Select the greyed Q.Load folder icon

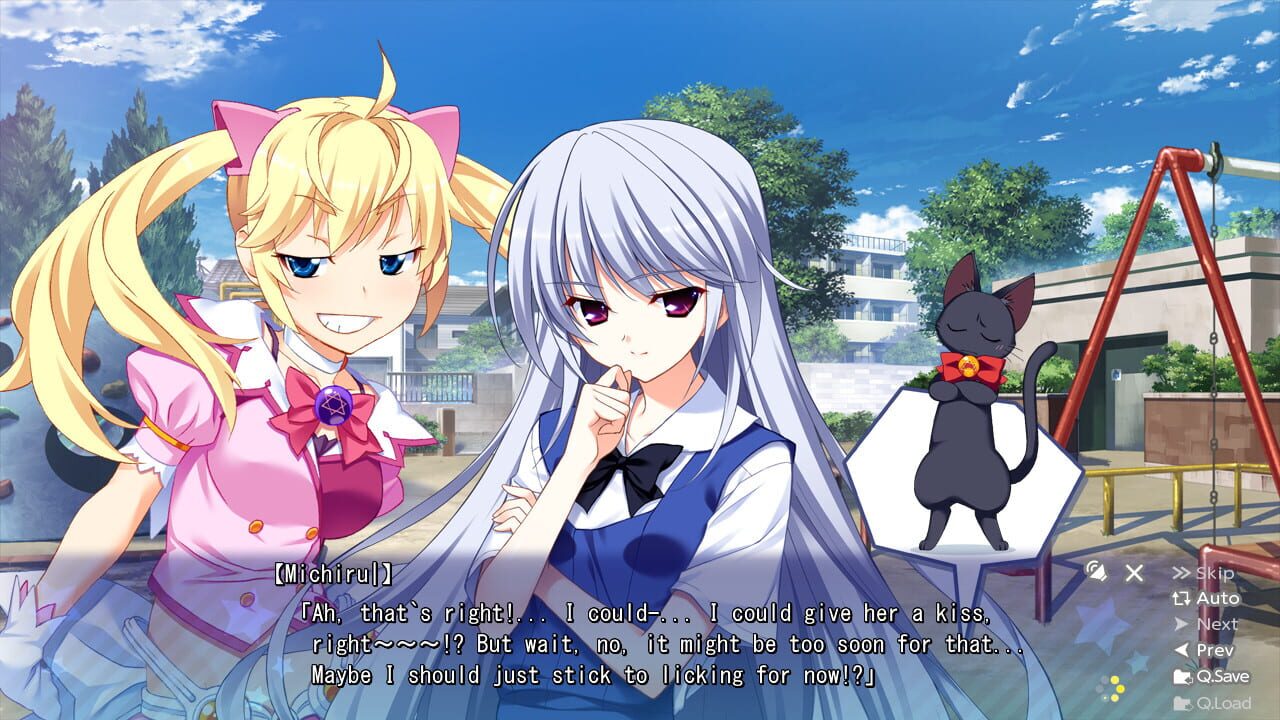coord(1183,703)
